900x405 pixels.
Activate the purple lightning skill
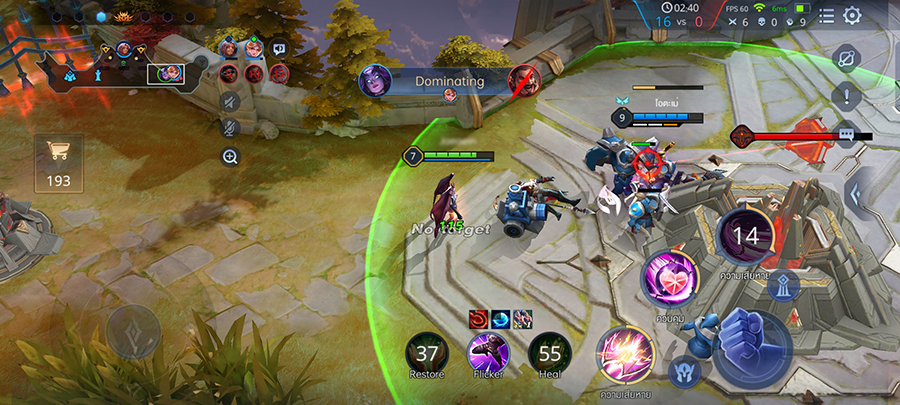tap(625, 355)
